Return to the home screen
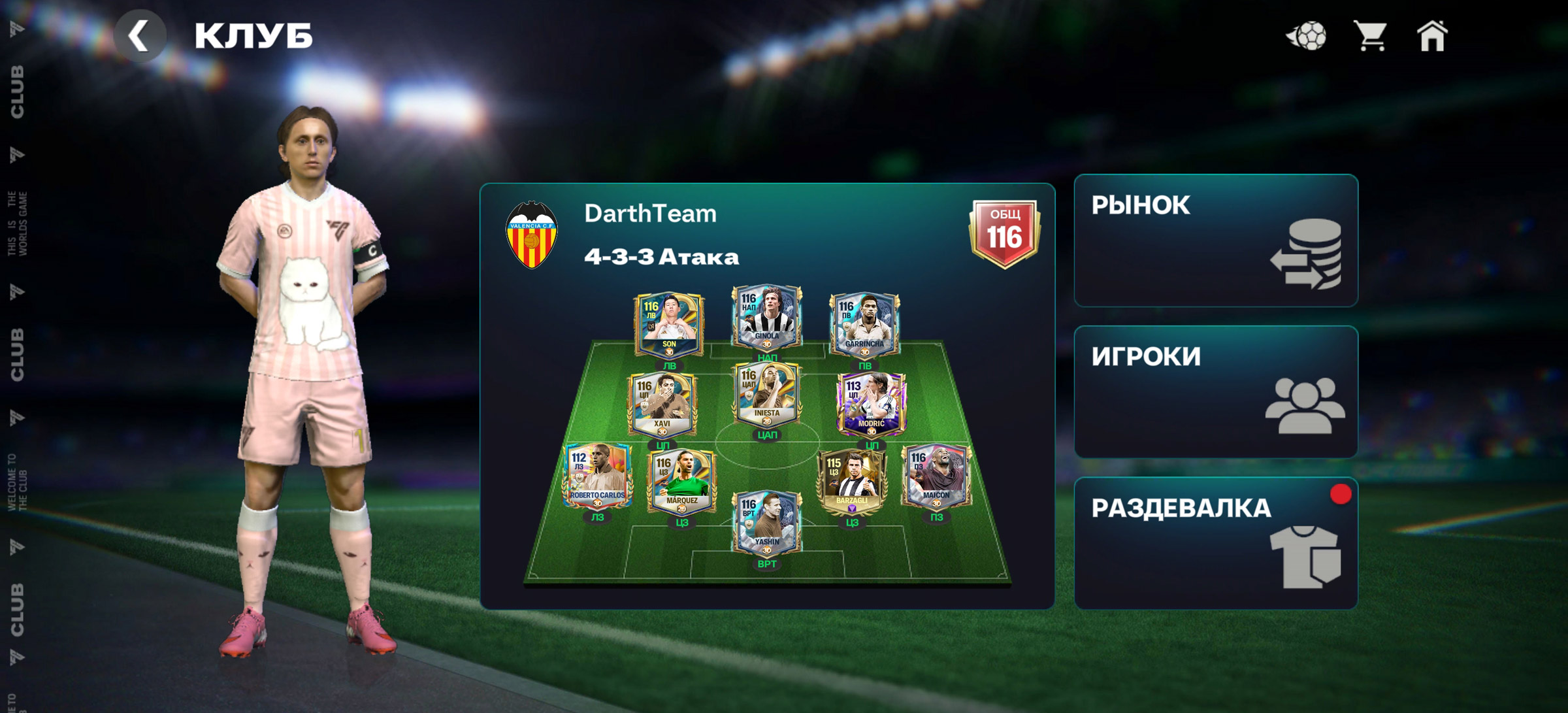The height and width of the screenshot is (713, 1568). [1432, 35]
